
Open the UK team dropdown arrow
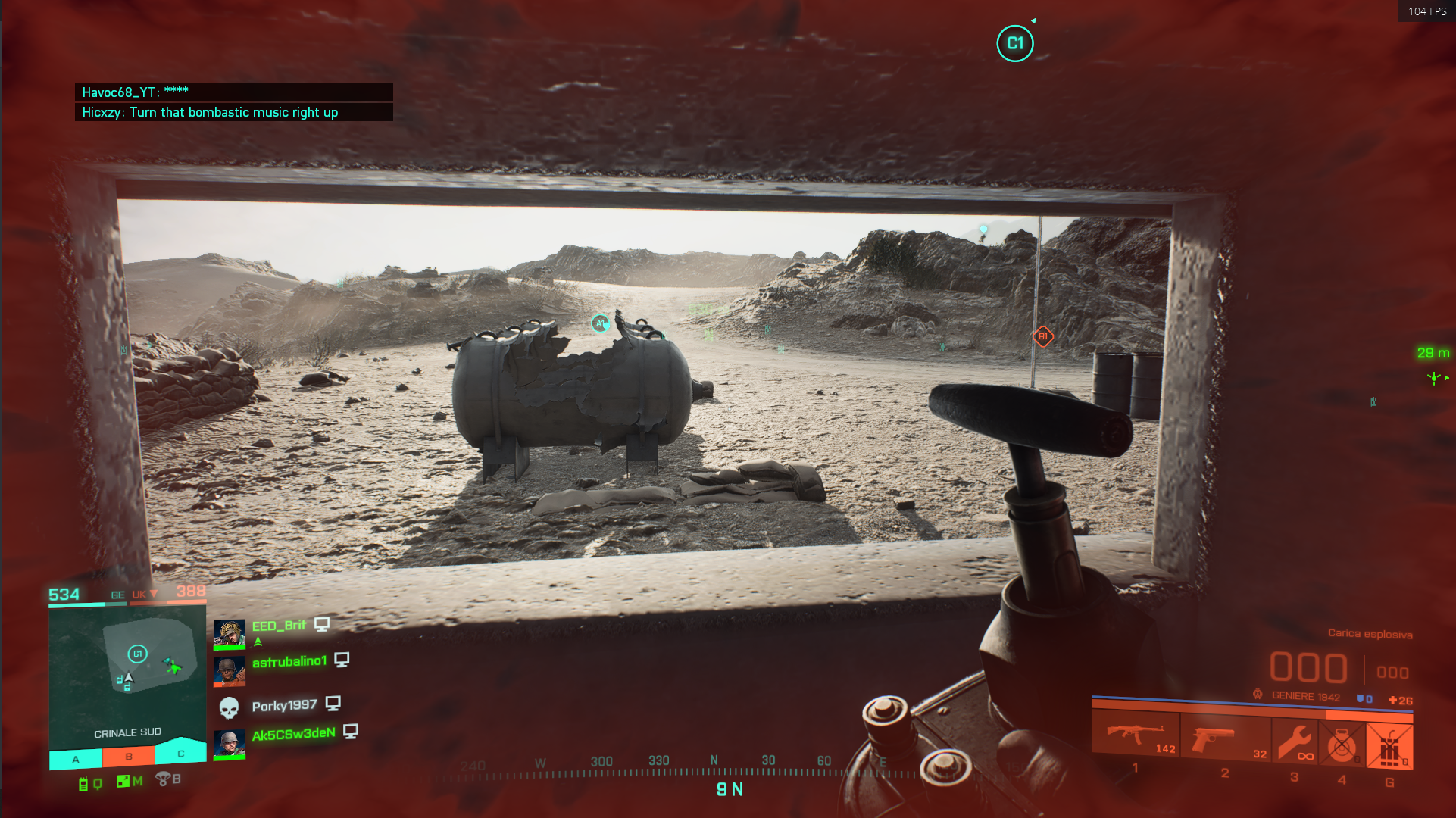coord(153,595)
